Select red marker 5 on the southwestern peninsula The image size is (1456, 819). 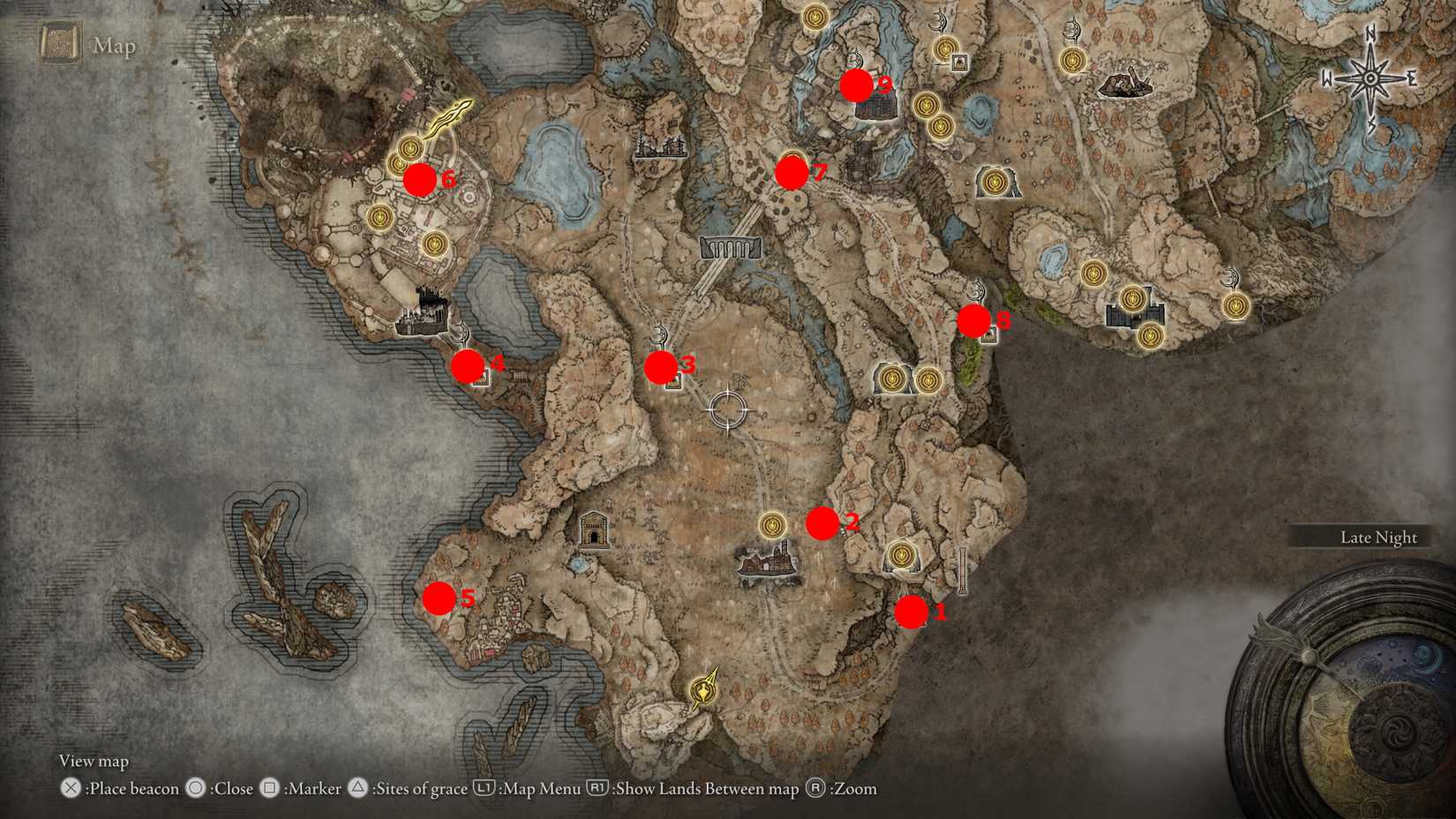[439, 598]
